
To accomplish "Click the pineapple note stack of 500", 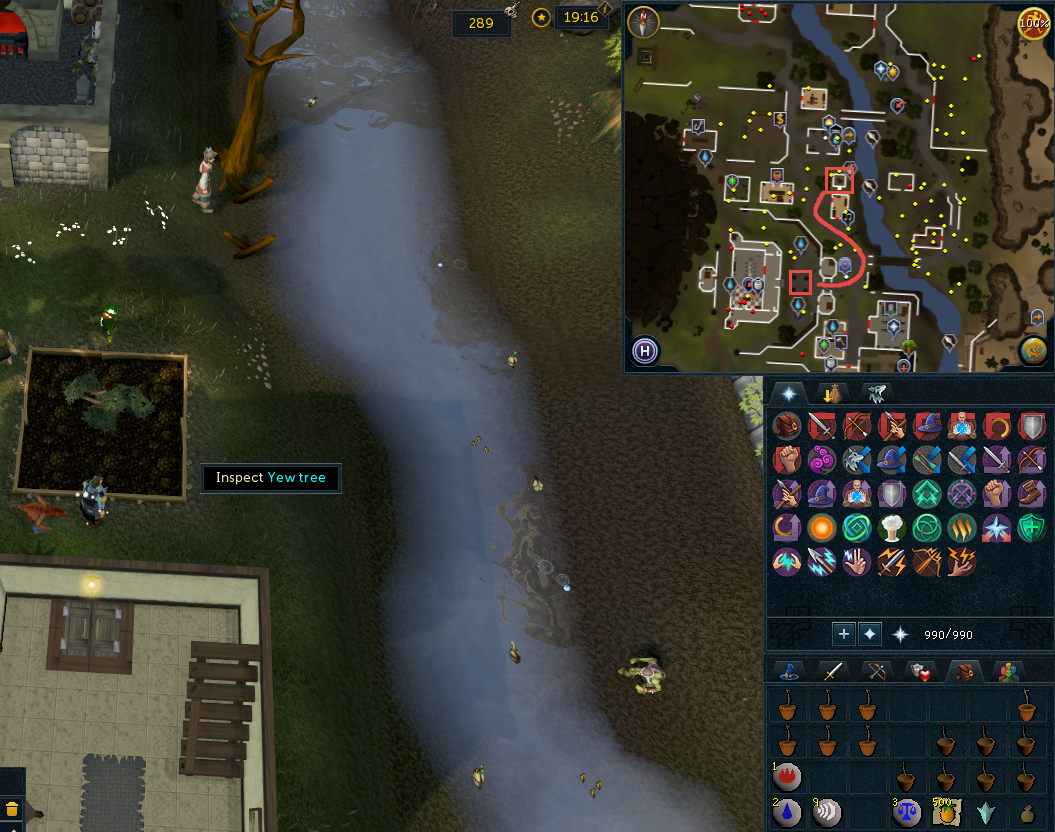I will coord(945,811).
